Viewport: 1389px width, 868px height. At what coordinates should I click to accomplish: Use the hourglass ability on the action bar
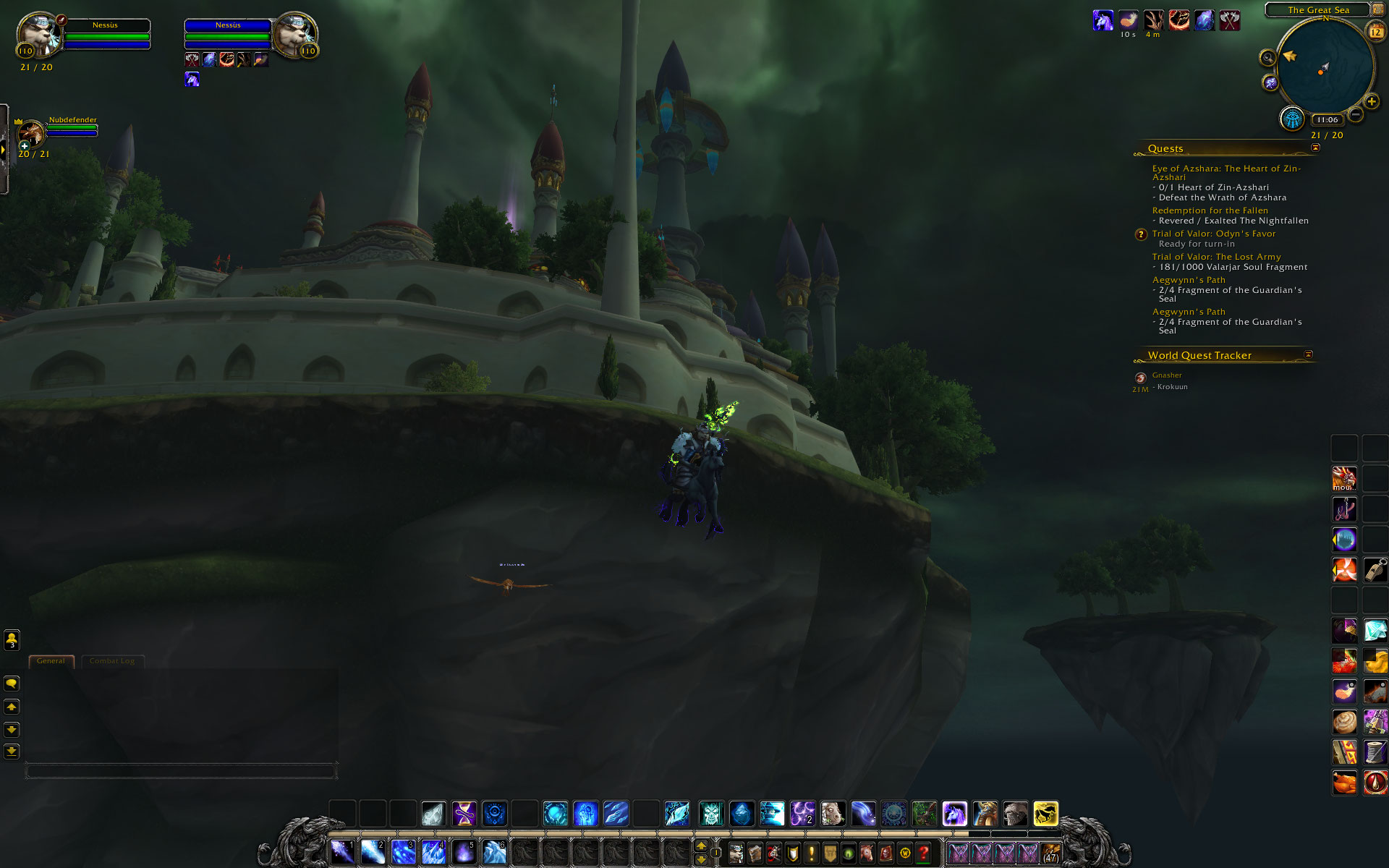(x=464, y=814)
